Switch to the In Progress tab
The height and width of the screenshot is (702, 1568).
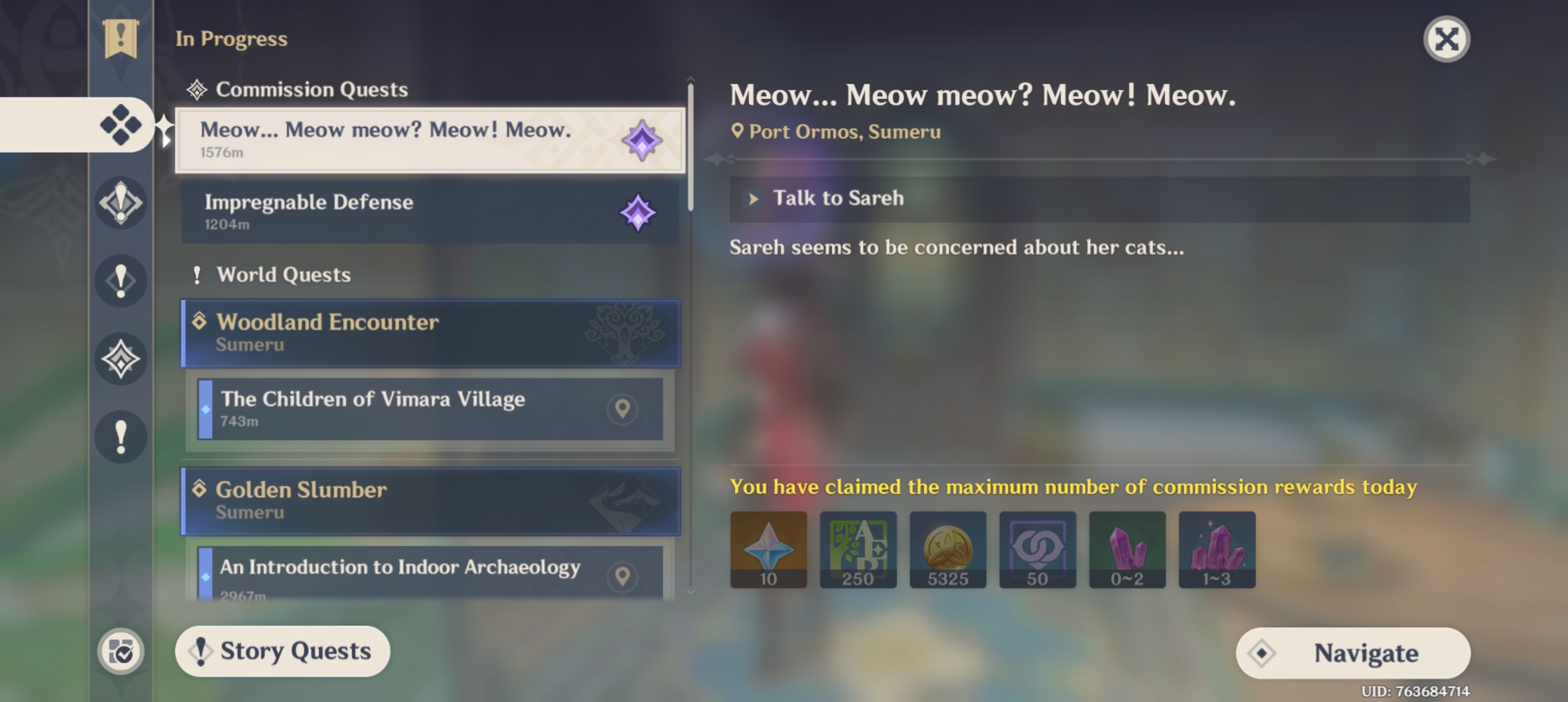point(231,38)
